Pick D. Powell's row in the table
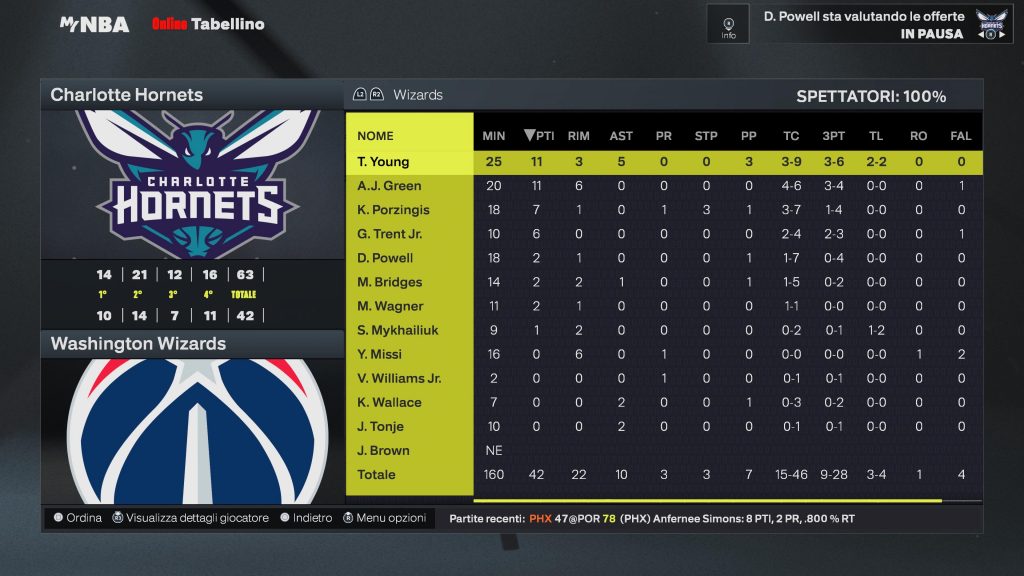 point(387,258)
